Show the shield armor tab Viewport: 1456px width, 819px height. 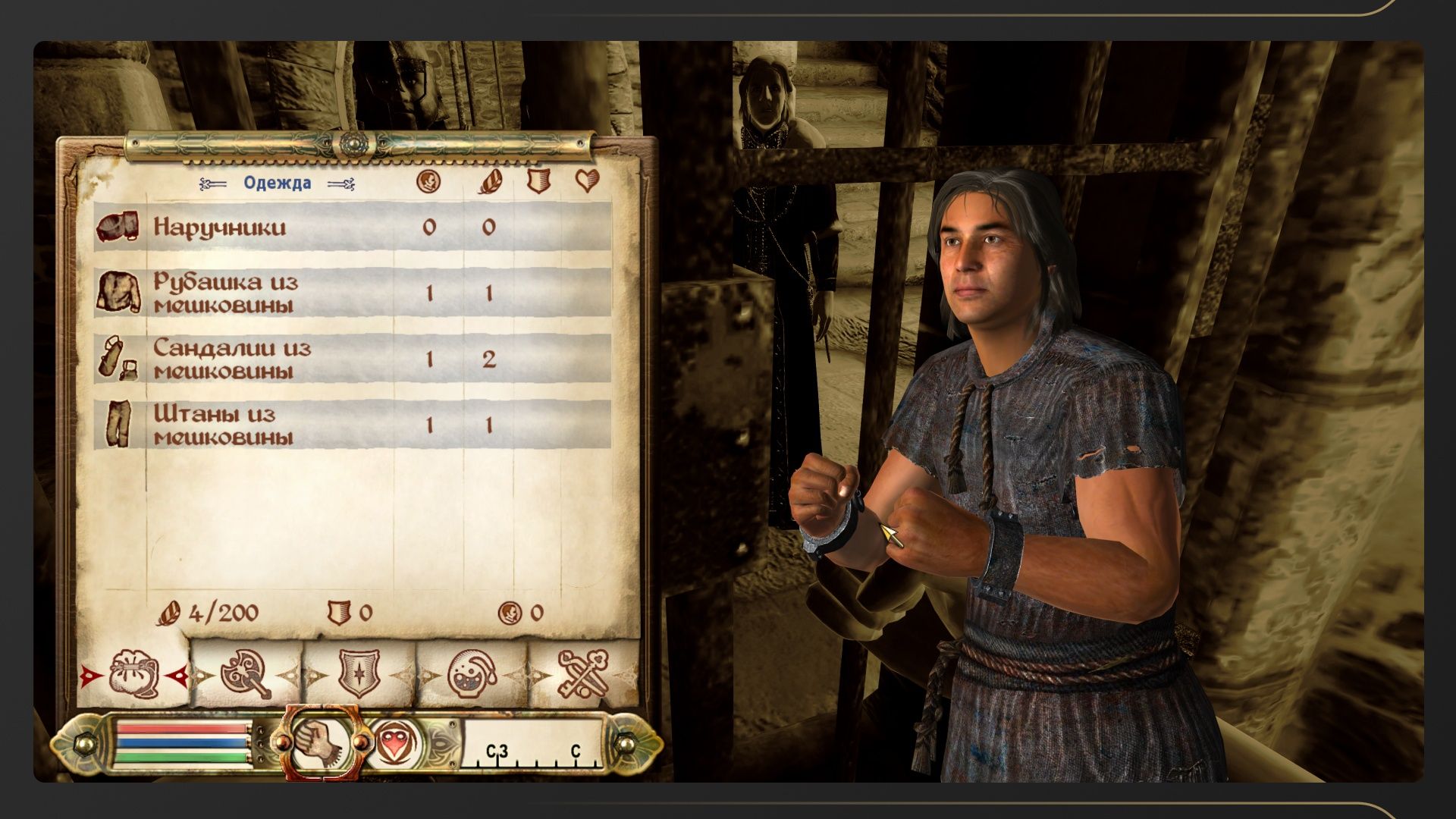[359, 674]
